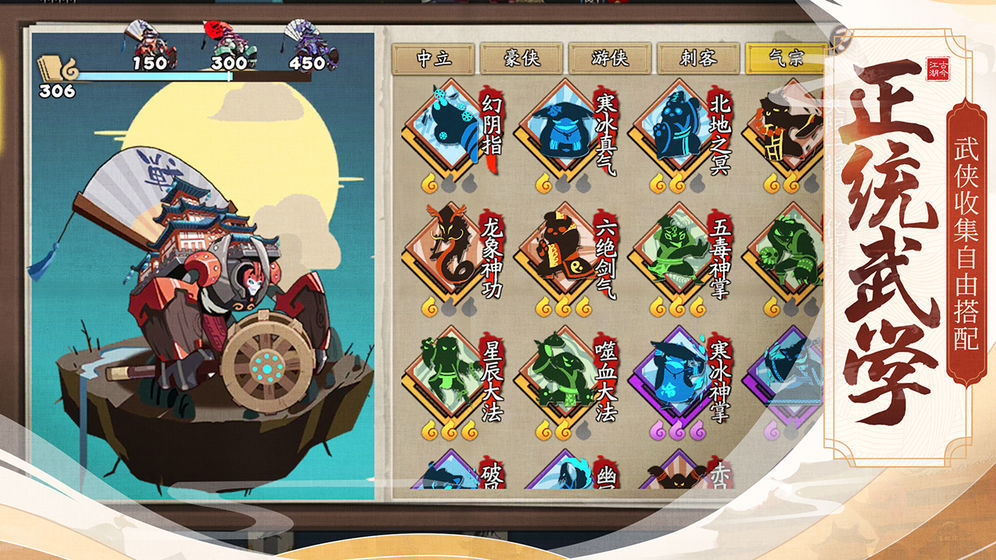Click the 五毒神掌 skill icon
996x560 pixels.
click(x=673, y=250)
